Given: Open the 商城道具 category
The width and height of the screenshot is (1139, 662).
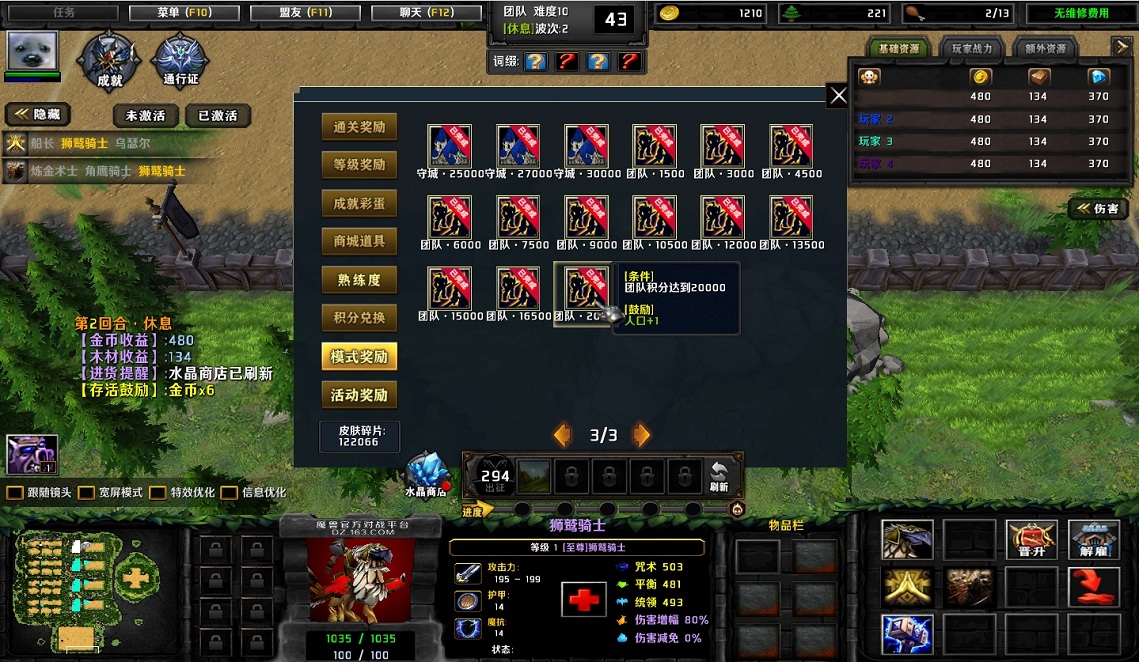Looking at the screenshot, I should click(x=359, y=241).
